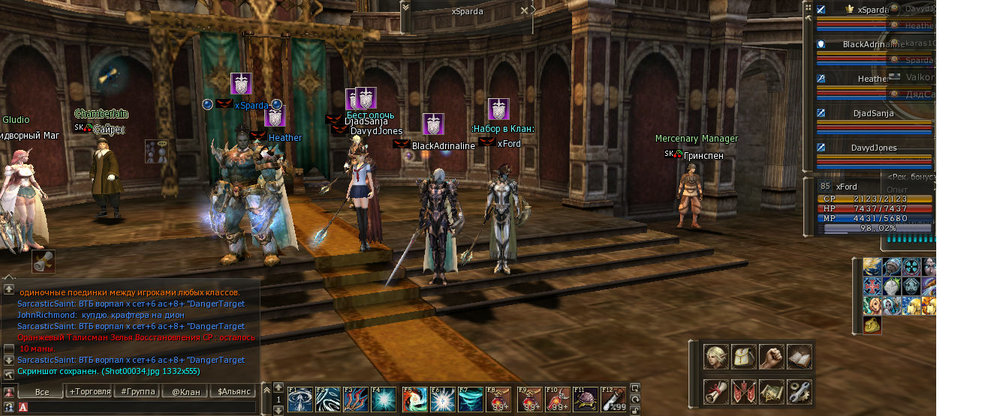This screenshot has height=416, width=1000.
Task: Open the $Альянс alliance chat tab
Action: pos(236,391)
